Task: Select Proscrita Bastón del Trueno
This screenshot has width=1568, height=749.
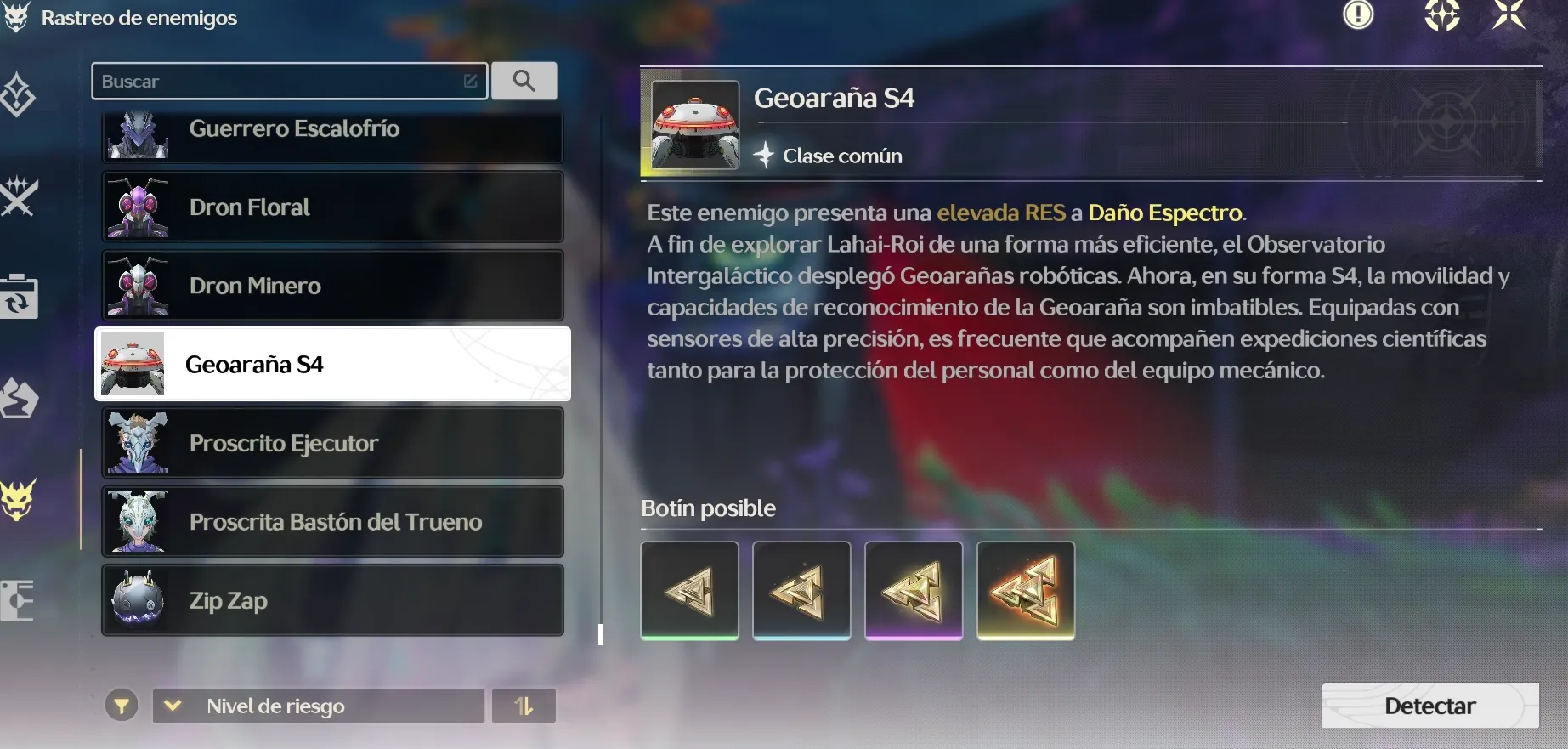Action: [332, 521]
